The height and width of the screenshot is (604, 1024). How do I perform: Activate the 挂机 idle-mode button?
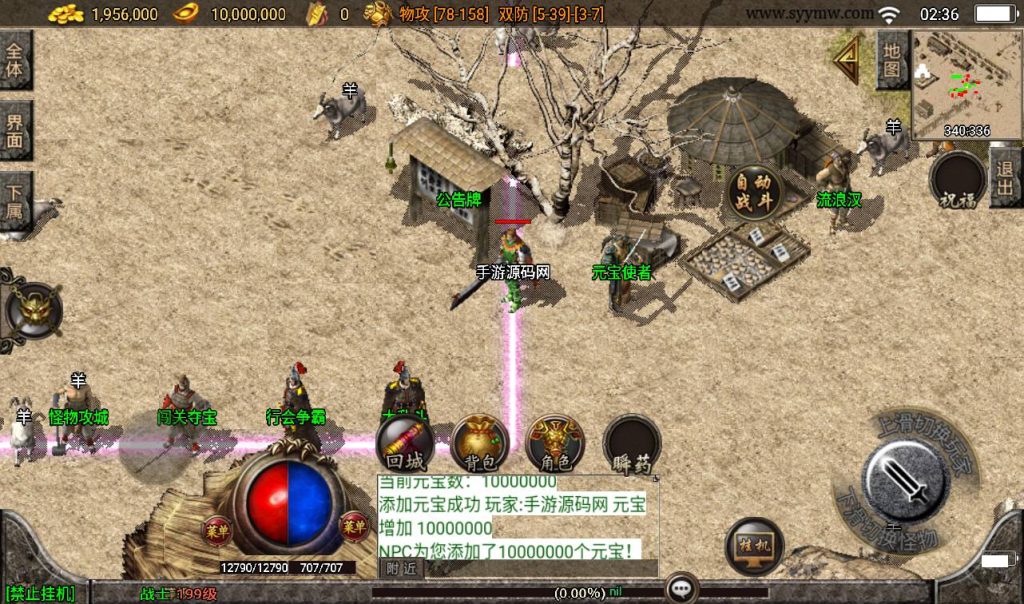coord(754,547)
